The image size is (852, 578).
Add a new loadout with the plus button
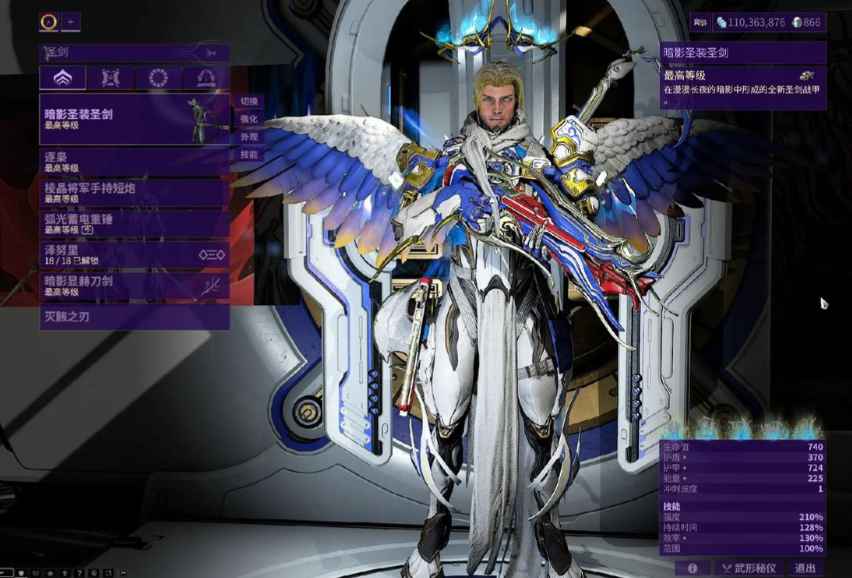[x=72, y=21]
